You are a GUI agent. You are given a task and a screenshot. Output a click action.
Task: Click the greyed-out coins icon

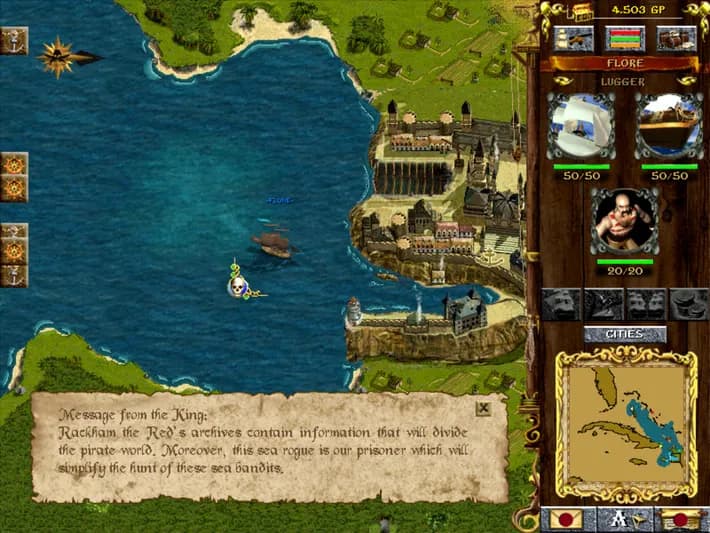pos(689,303)
